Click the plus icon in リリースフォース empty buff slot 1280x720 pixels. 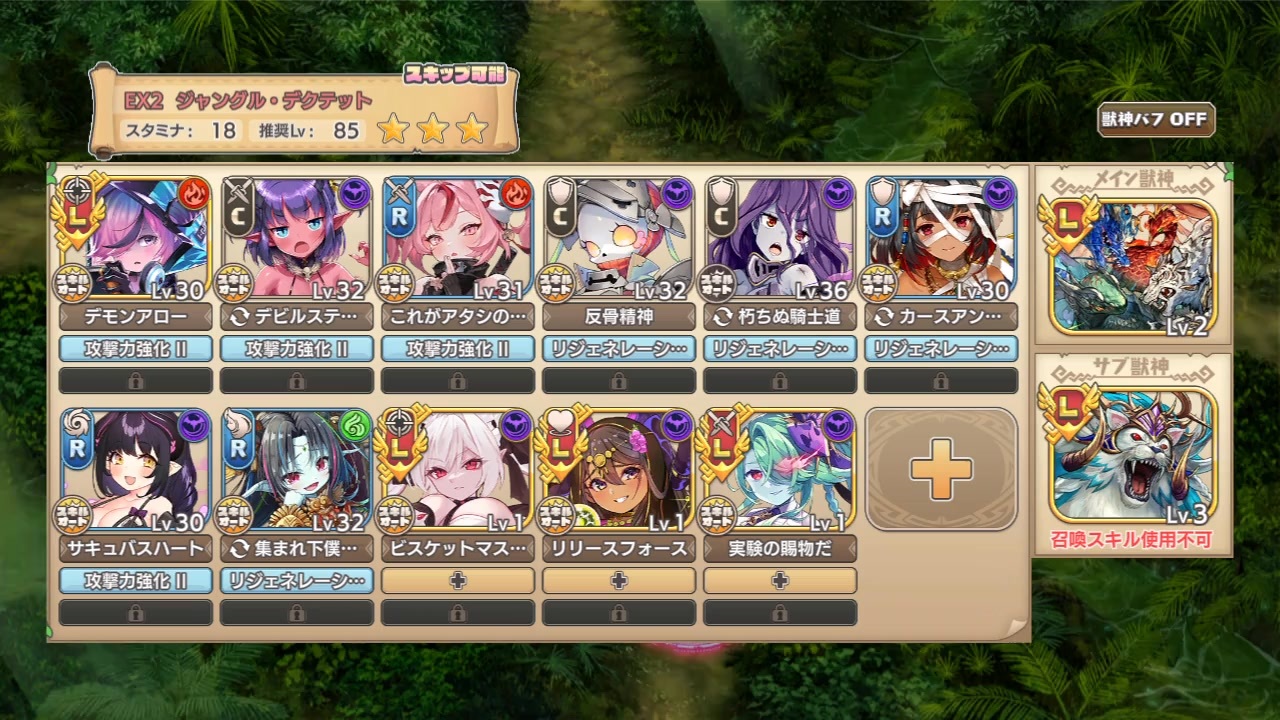click(x=618, y=580)
